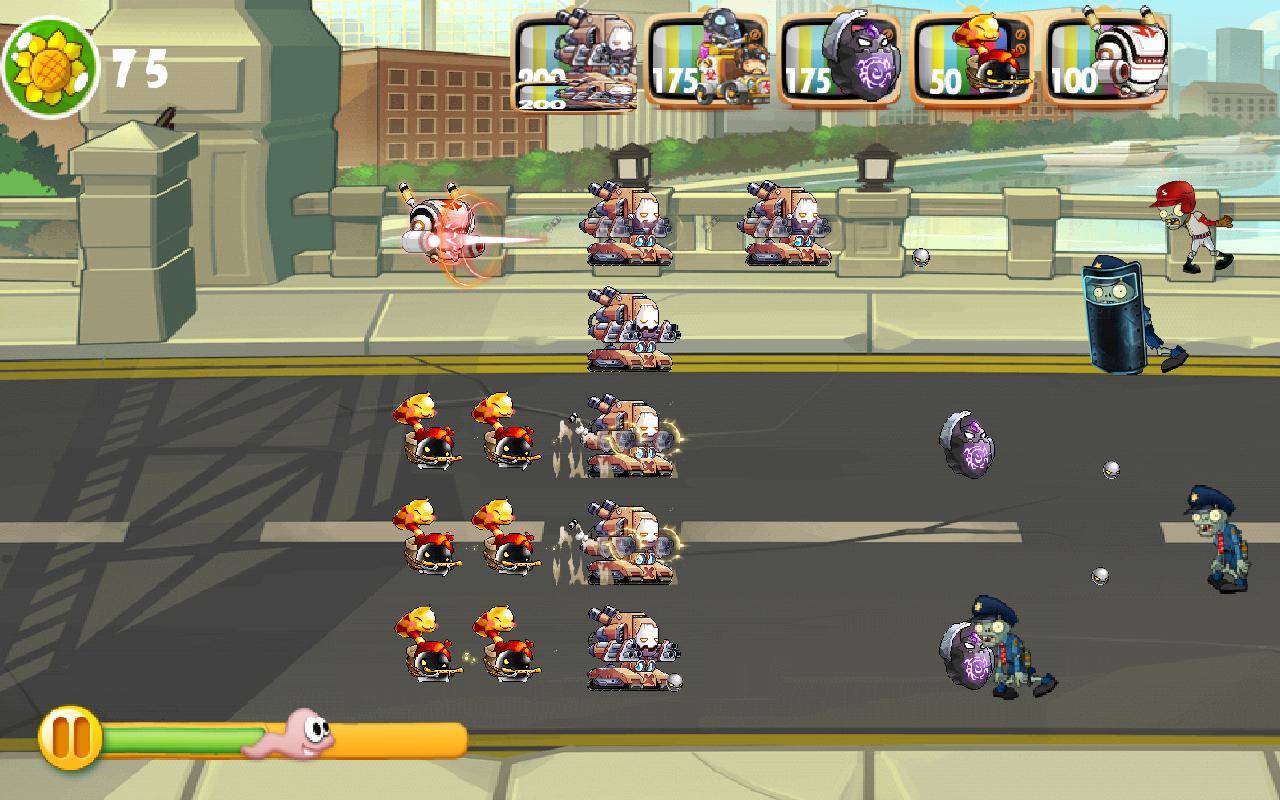Image resolution: width=1280 pixels, height=800 pixels.
Task: Click the police zombie carrying the purple bomb
Action: pos(1010,650)
